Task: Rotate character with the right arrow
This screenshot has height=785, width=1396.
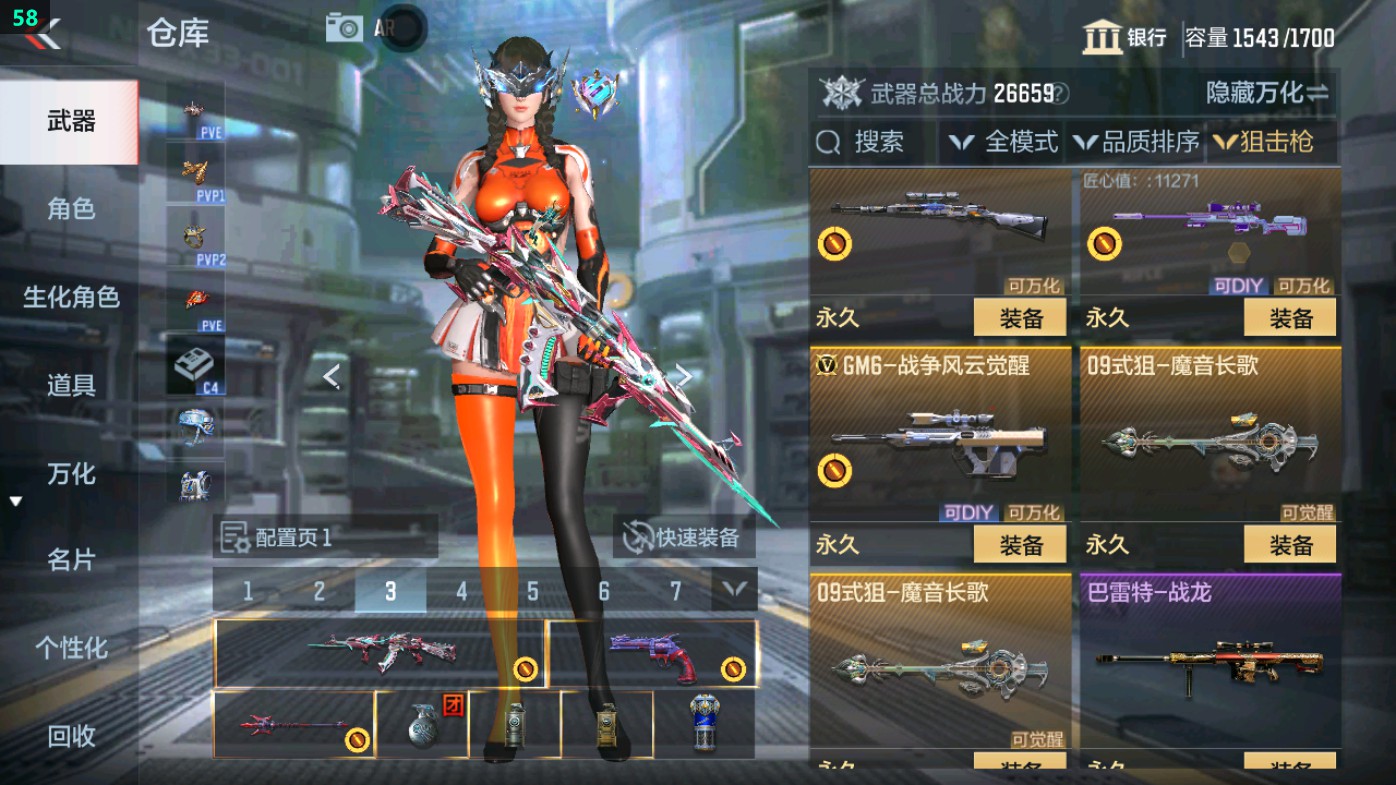Action: pyautogui.click(x=683, y=378)
